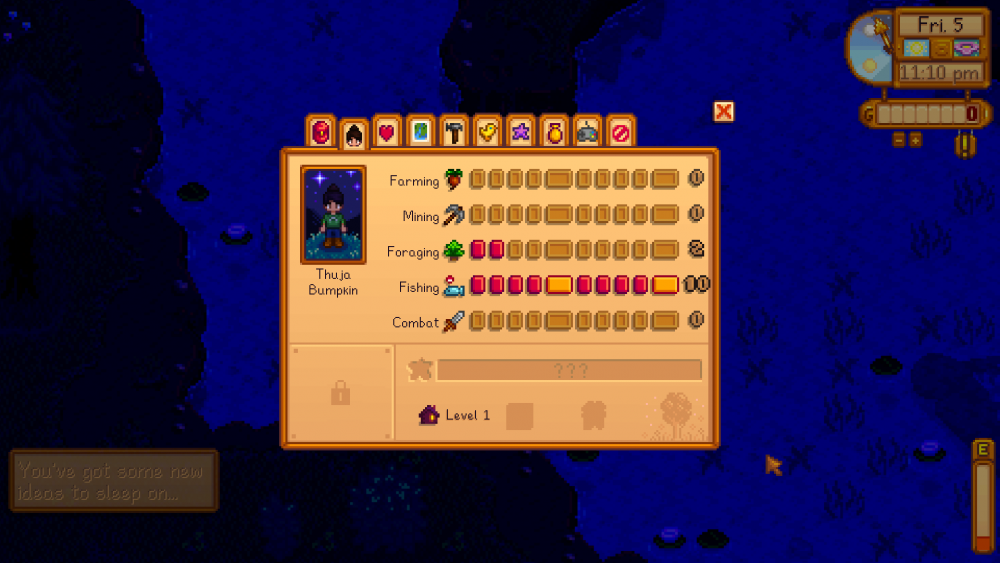The height and width of the screenshot is (563, 1000).
Task: Close the skills menu with the X
Action: coord(724,111)
